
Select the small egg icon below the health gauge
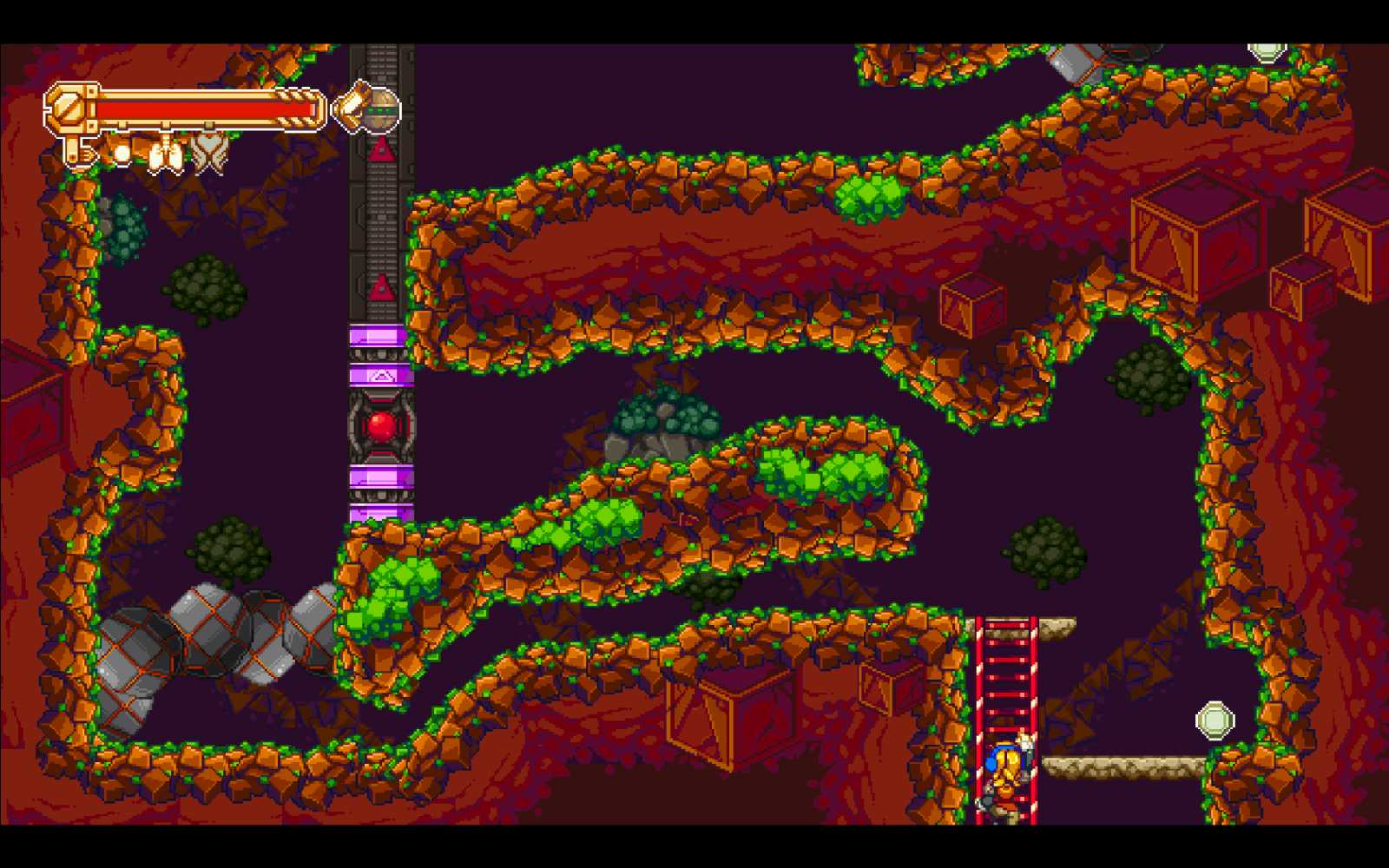[122, 152]
